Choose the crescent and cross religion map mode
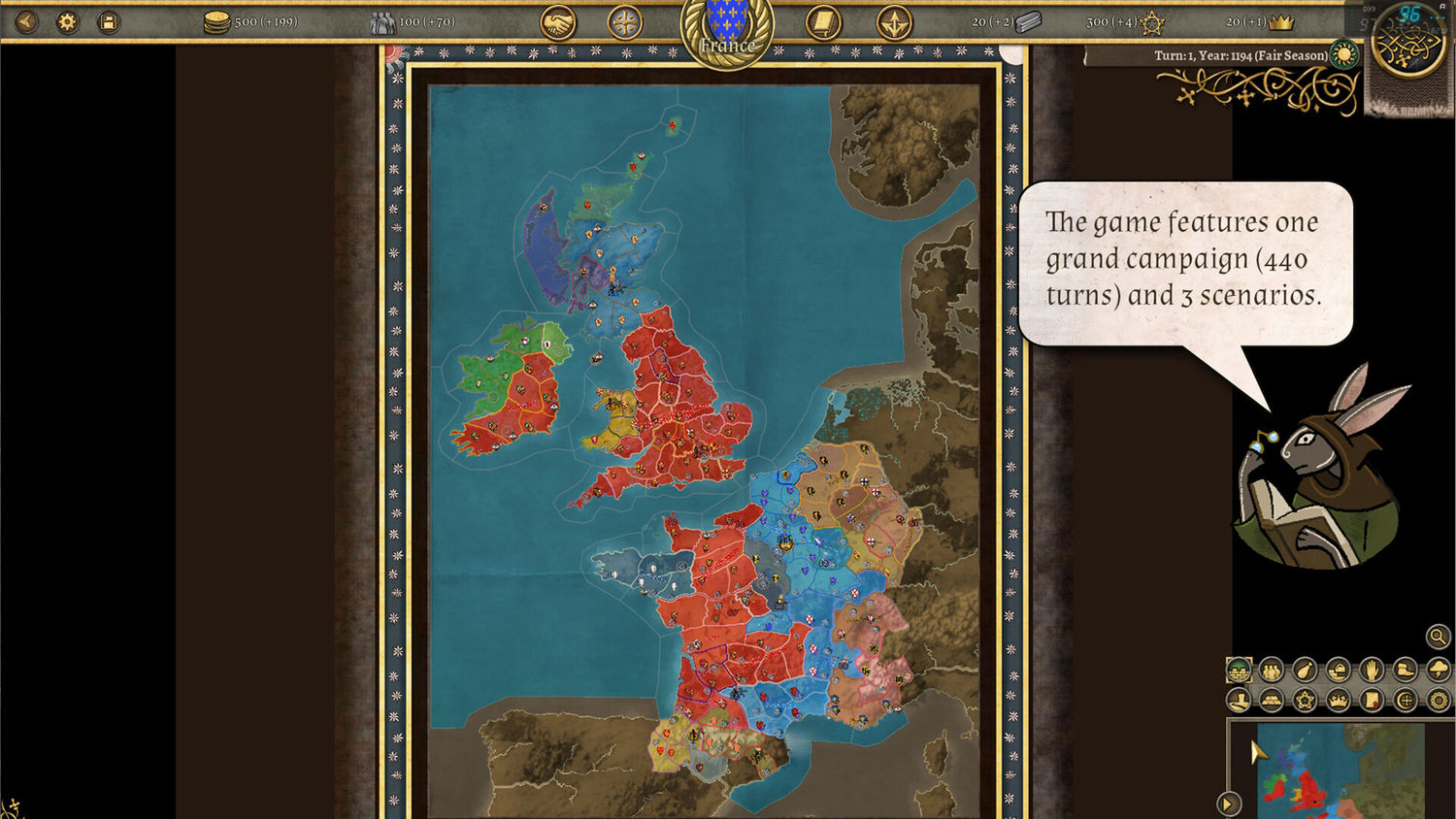Image resolution: width=1456 pixels, height=819 pixels. click(x=1405, y=700)
